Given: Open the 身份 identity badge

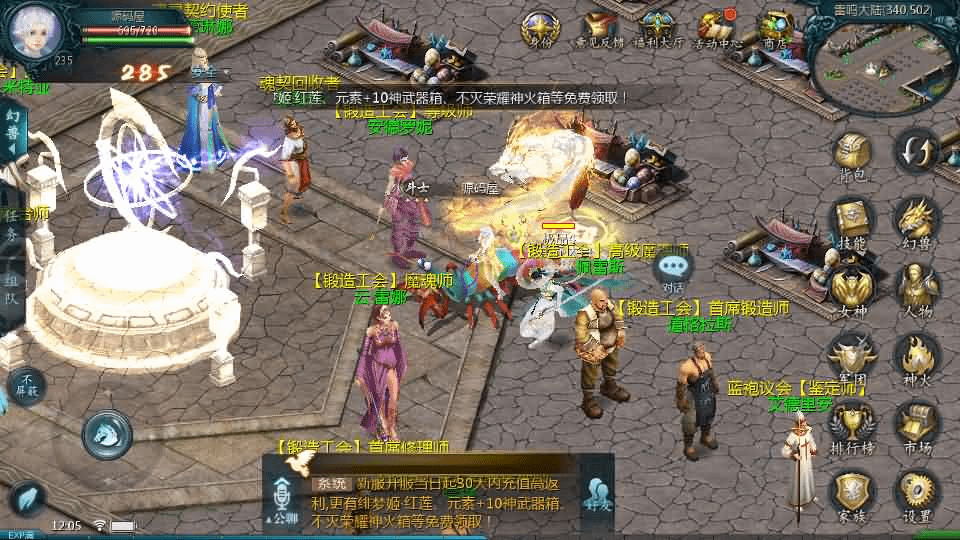Looking at the screenshot, I should (540, 26).
